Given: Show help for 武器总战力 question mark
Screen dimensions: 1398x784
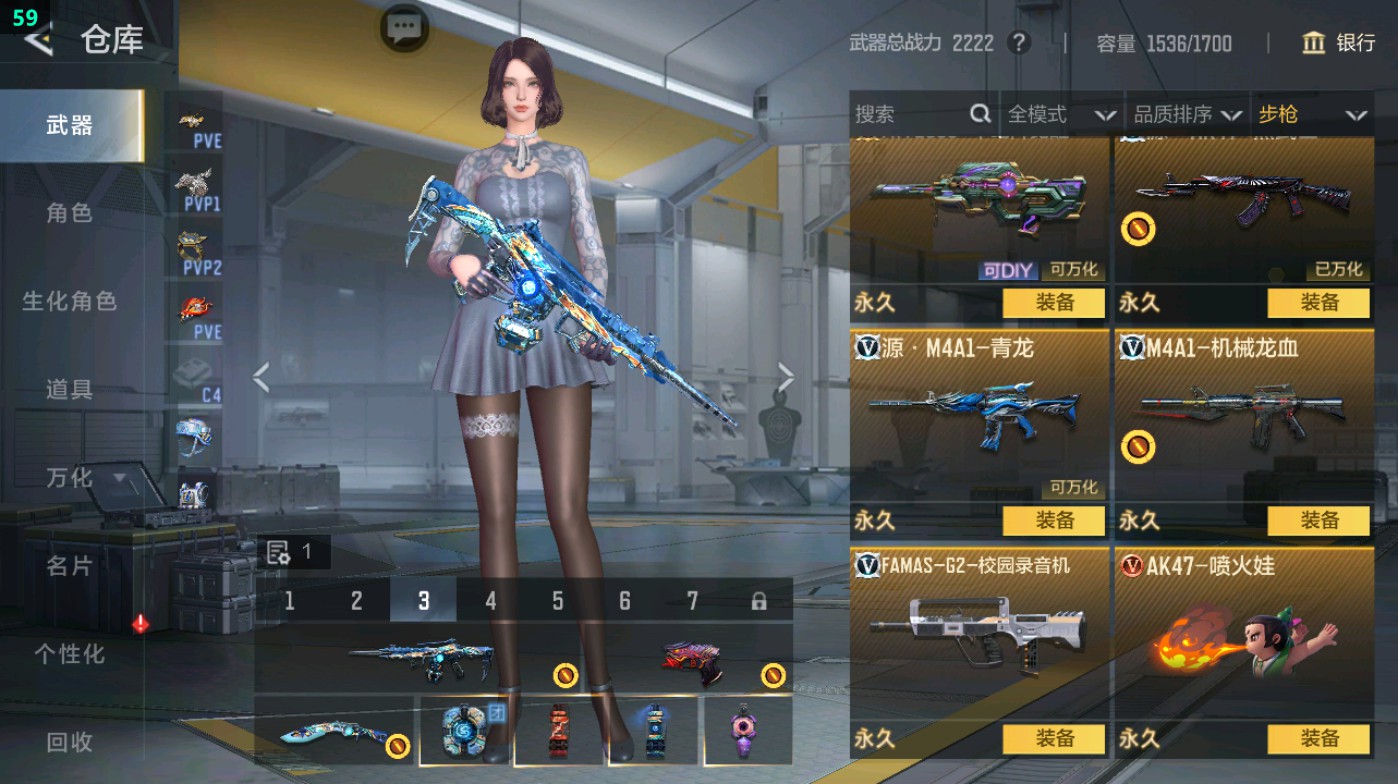Looking at the screenshot, I should (1018, 43).
